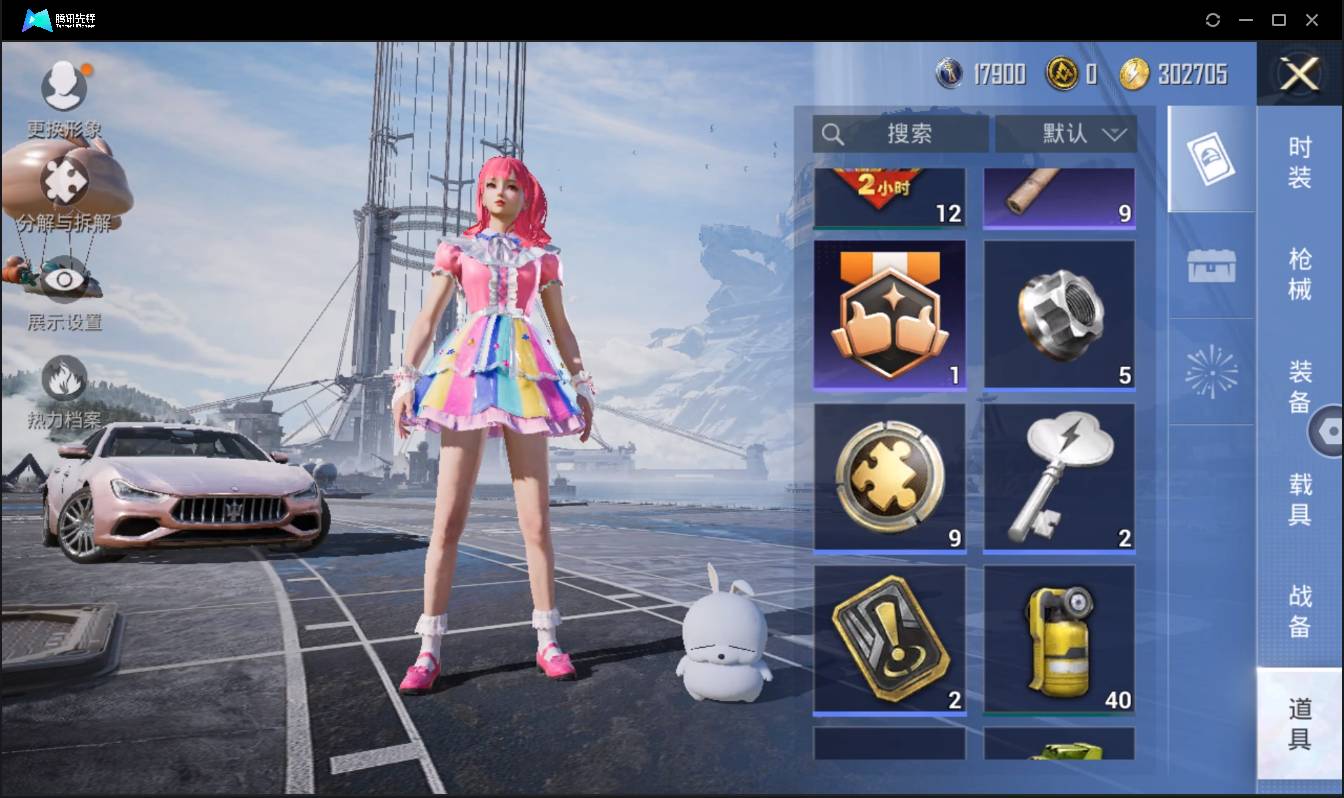
Task: Open the 默认 sorting dropdown
Action: pos(1066,134)
